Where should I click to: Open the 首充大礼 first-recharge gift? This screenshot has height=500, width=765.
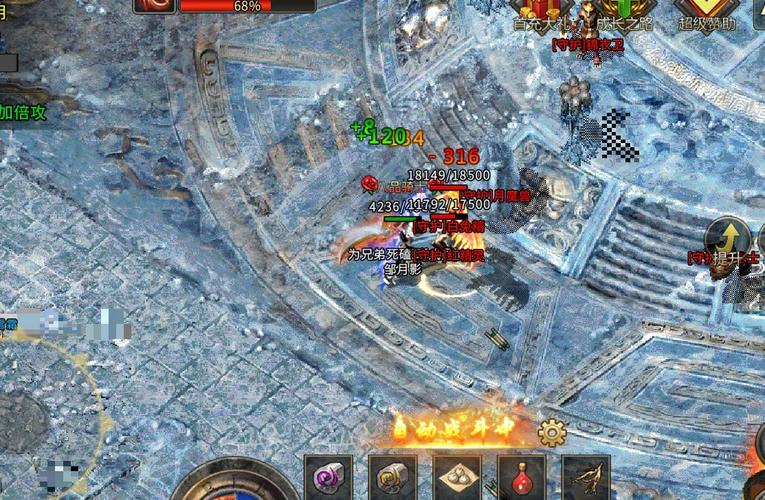point(540,14)
